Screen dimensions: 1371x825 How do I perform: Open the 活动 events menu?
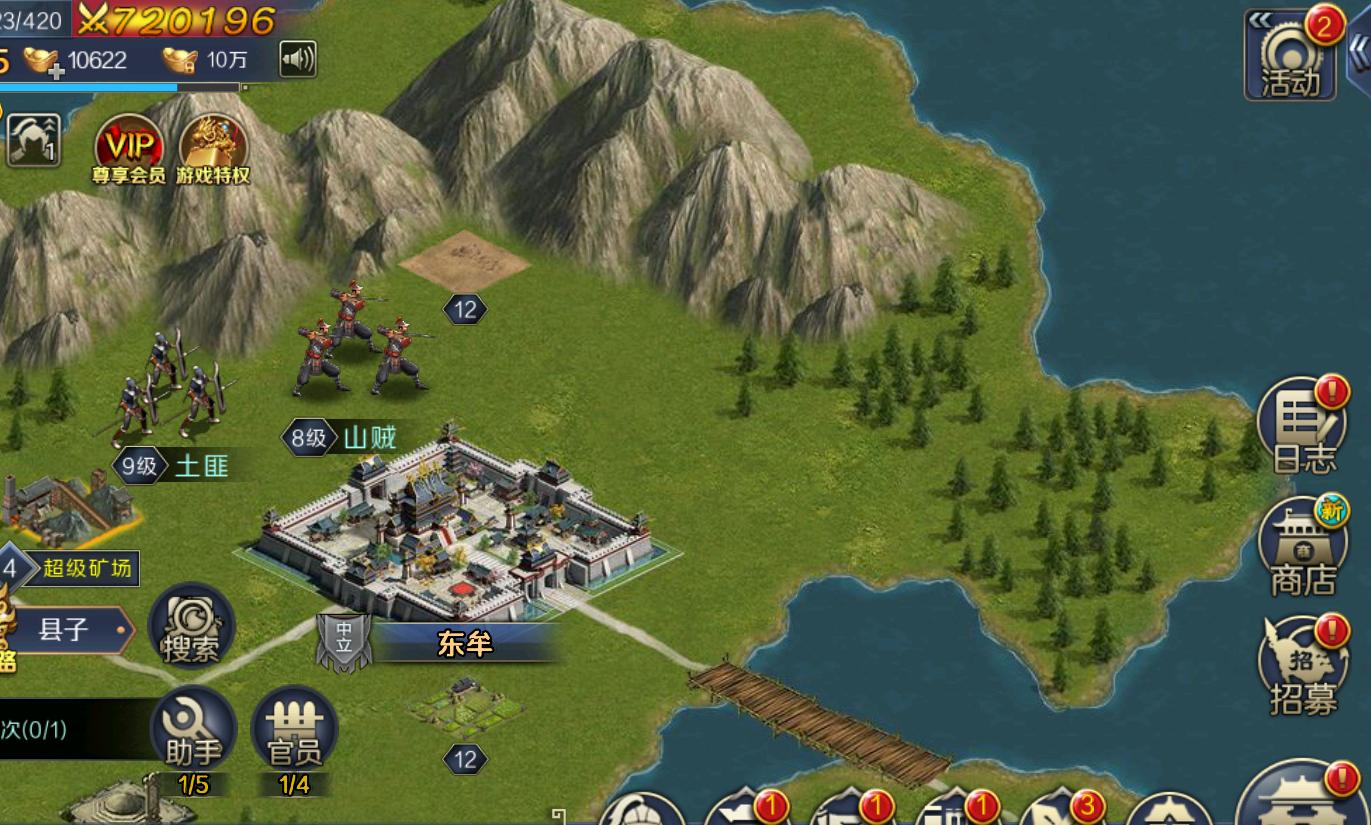1290,59
